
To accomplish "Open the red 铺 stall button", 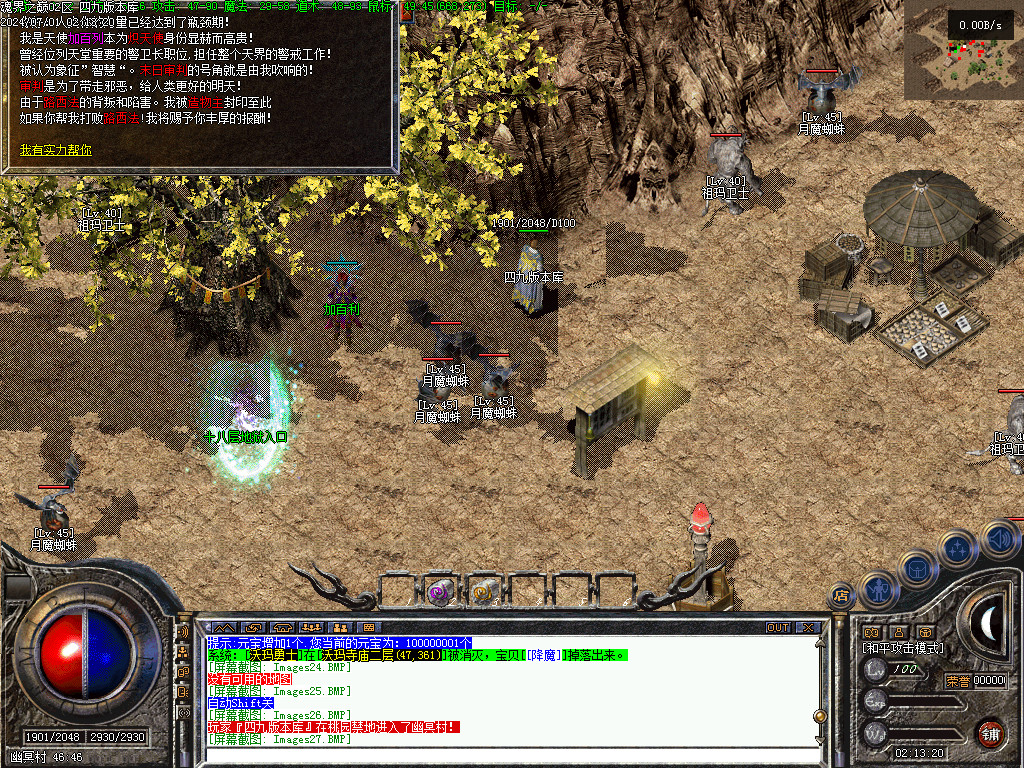I will (990, 731).
